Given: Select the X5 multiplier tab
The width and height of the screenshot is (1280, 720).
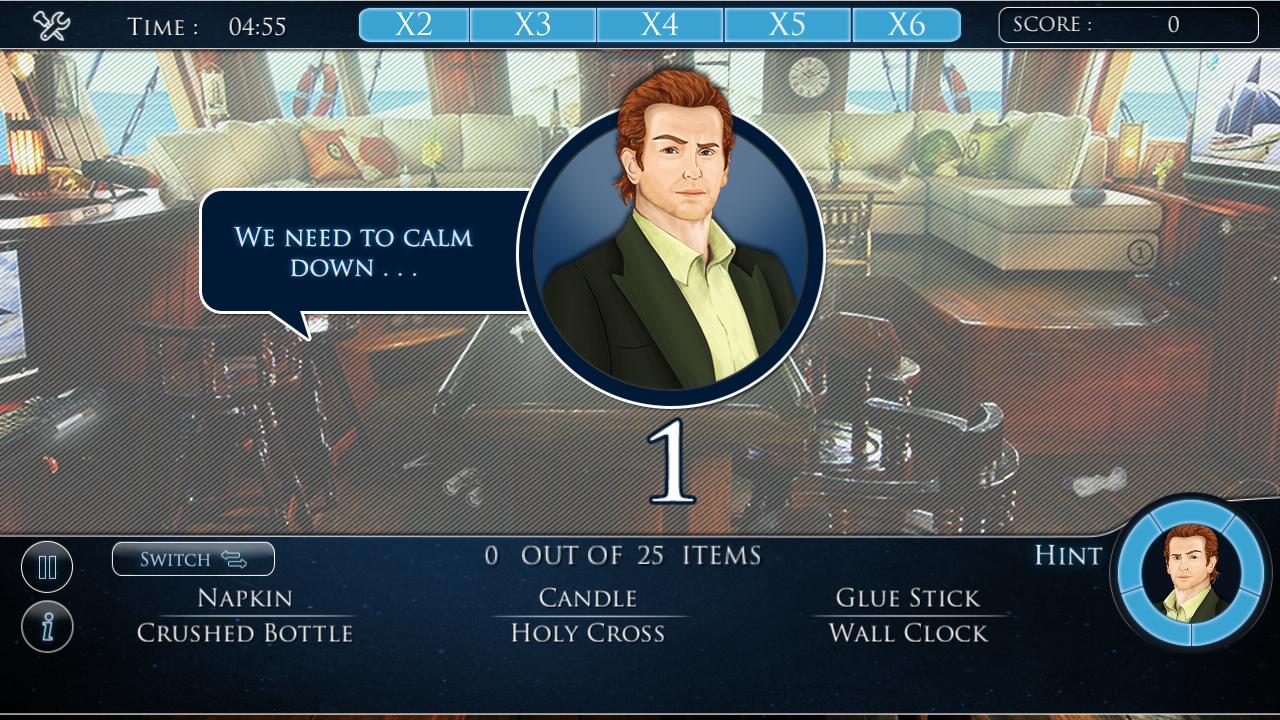Looking at the screenshot, I should [785, 23].
